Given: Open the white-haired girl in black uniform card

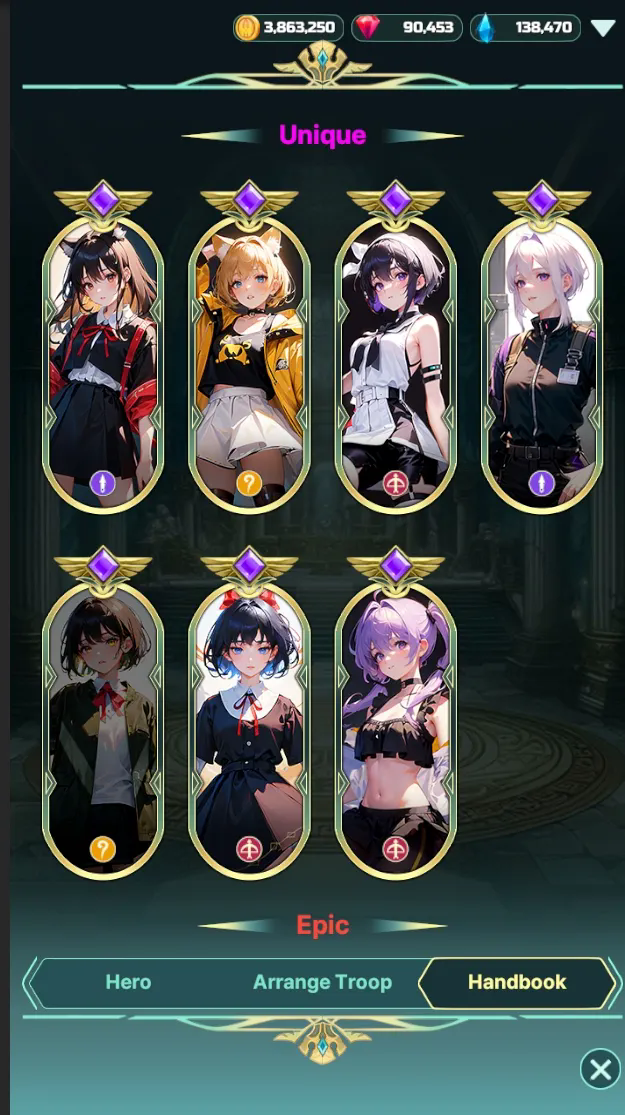Looking at the screenshot, I should (x=542, y=365).
